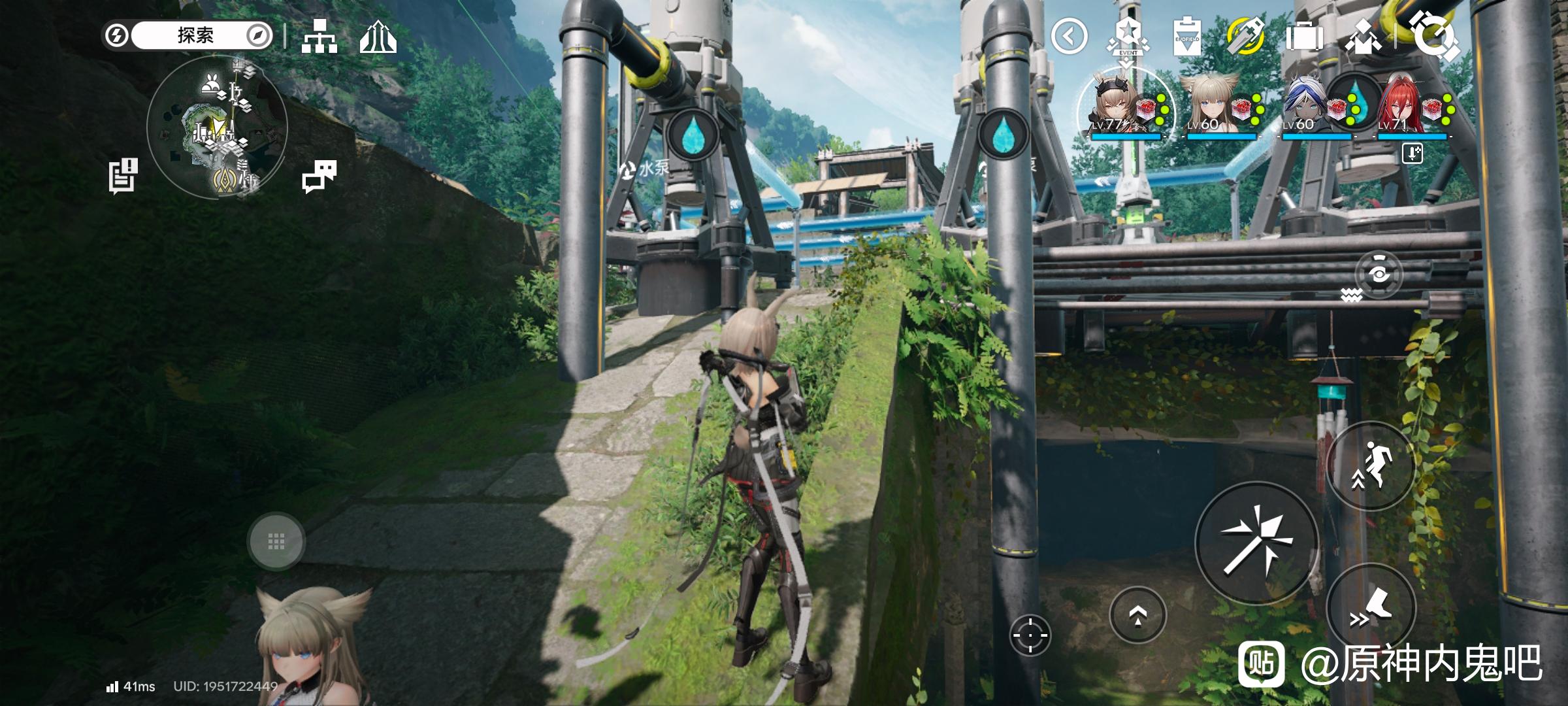Open the triple-arrow mountain icon menu
This screenshot has width=1568, height=706.
coord(378,37)
